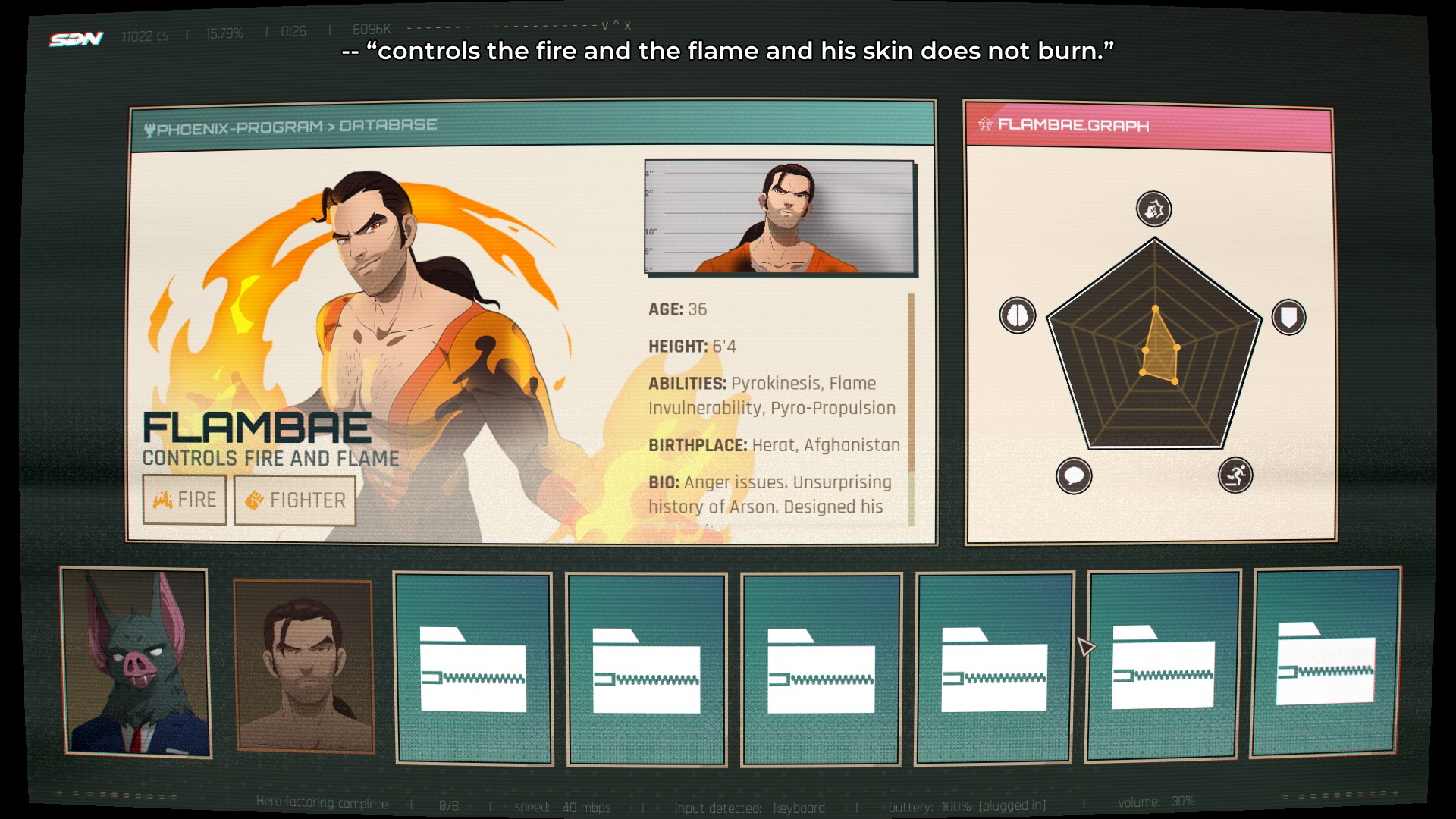The height and width of the screenshot is (819, 1456).
Task: Click the crown icon on FLAMBAE.GRAPH header
Action: 985,125
